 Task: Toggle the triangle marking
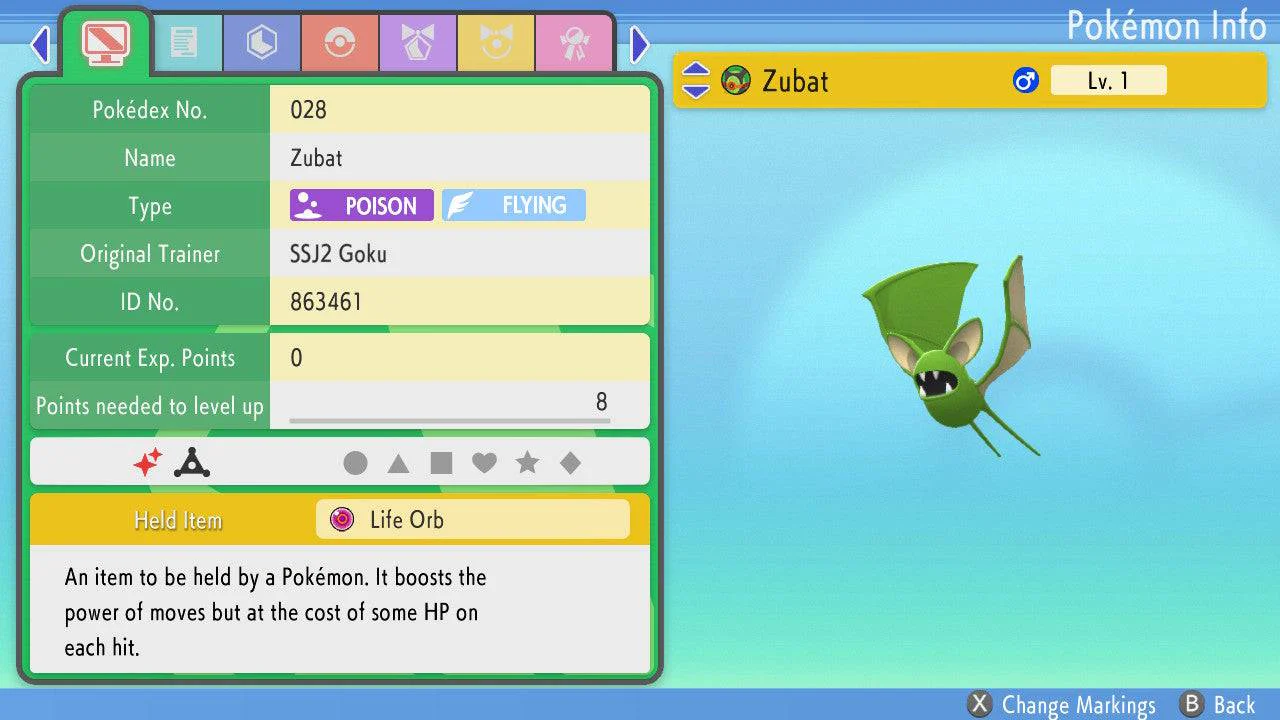[x=398, y=463]
